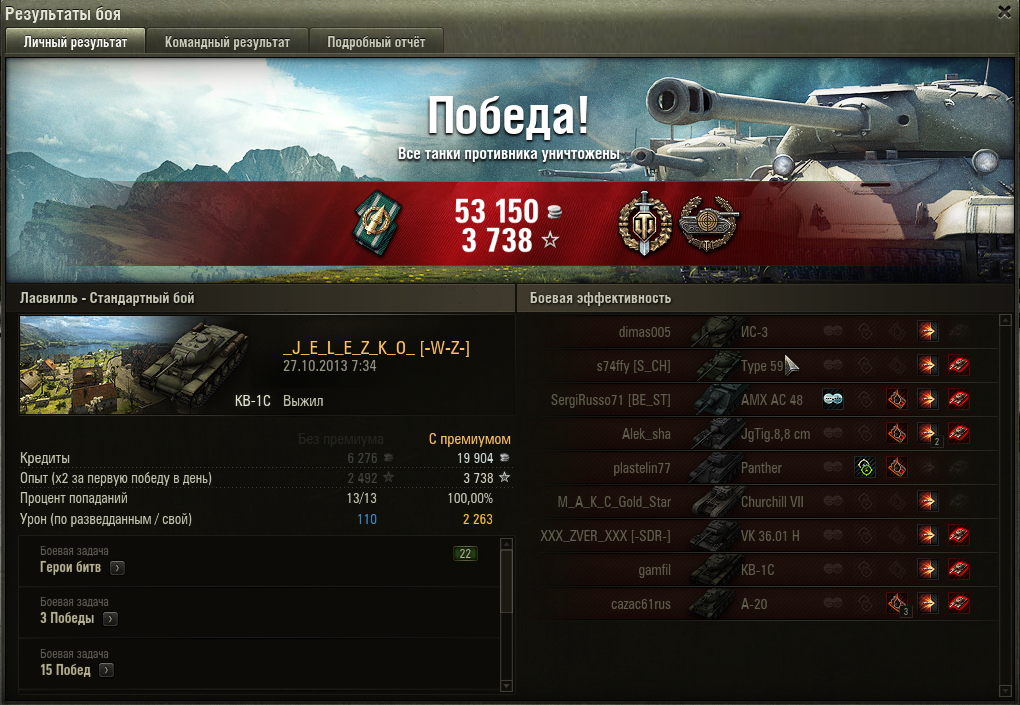The image size is (1020, 705).
Task: Click the winged crosshair medal icon
Action: 707,224
